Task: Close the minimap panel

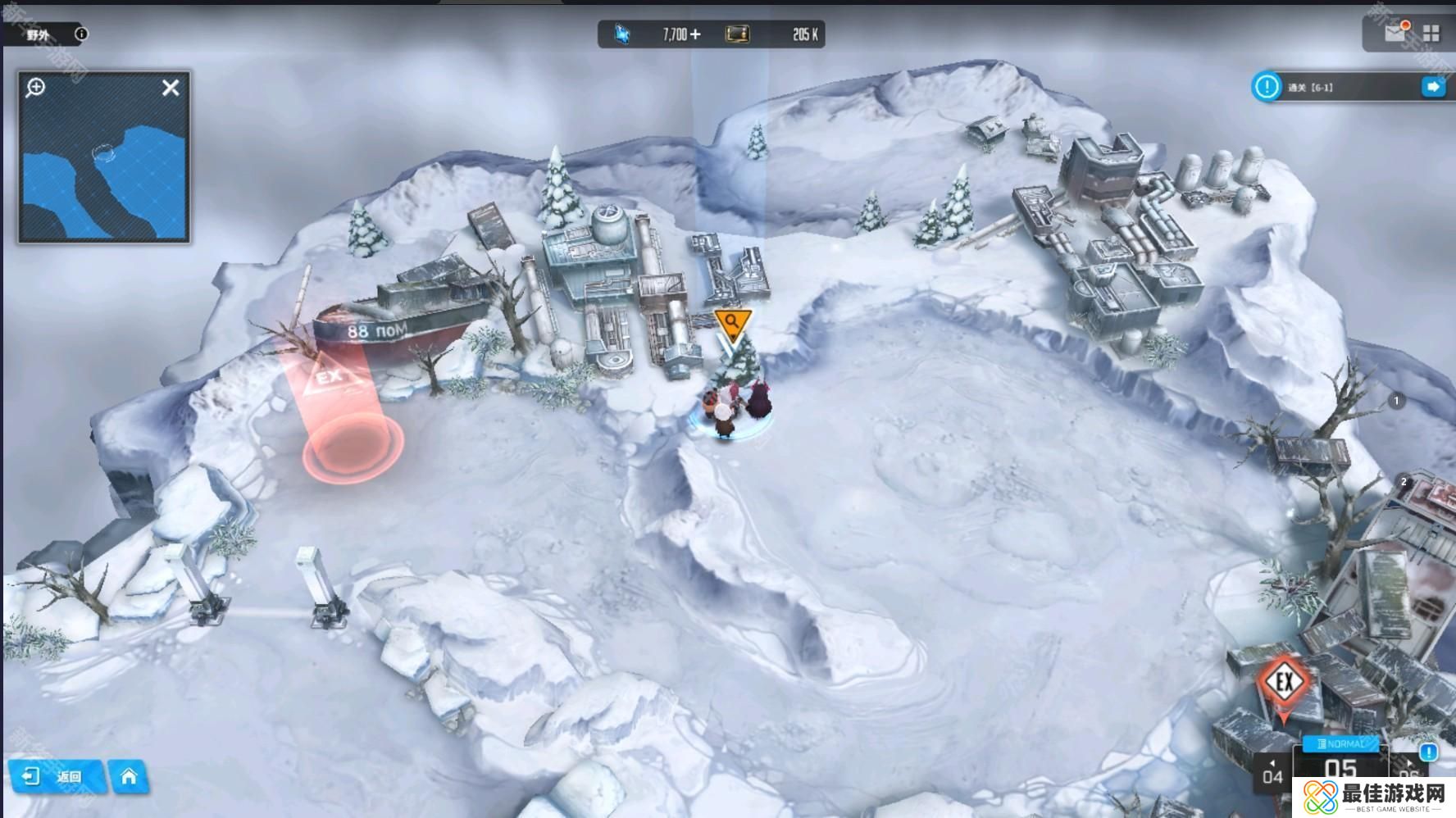Action: coord(171,88)
